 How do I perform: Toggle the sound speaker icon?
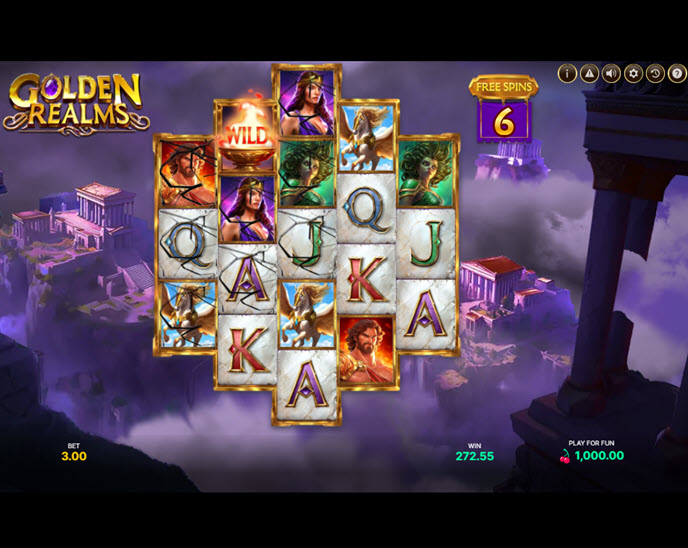click(x=611, y=73)
